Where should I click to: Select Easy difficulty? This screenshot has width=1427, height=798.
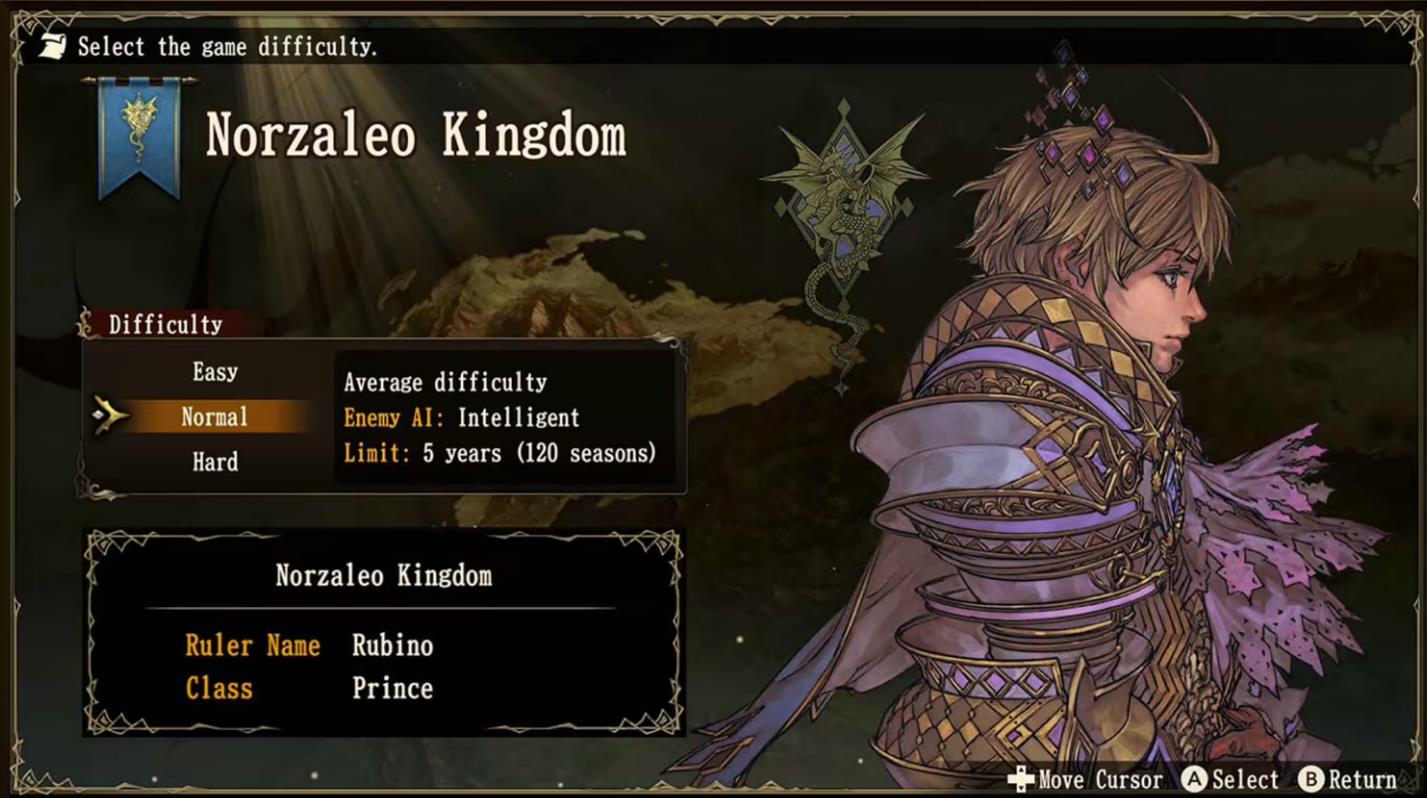click(214, 371)
